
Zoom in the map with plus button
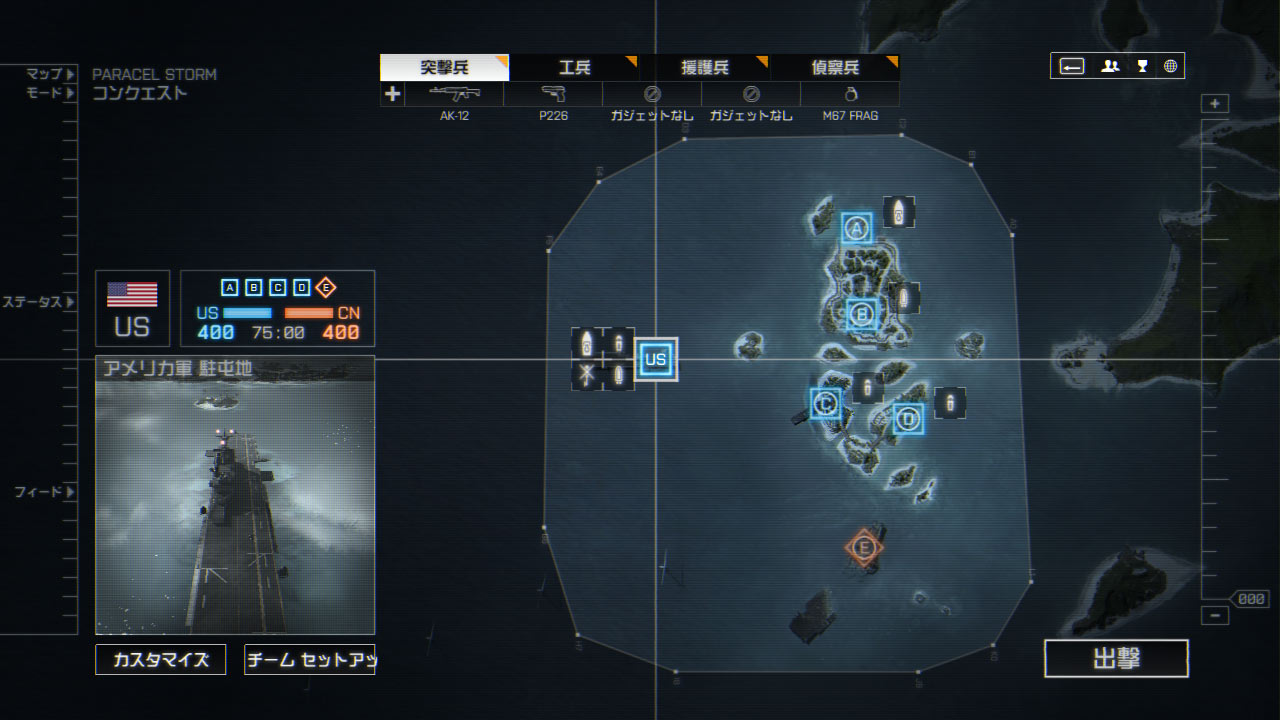click(1215, 104)
